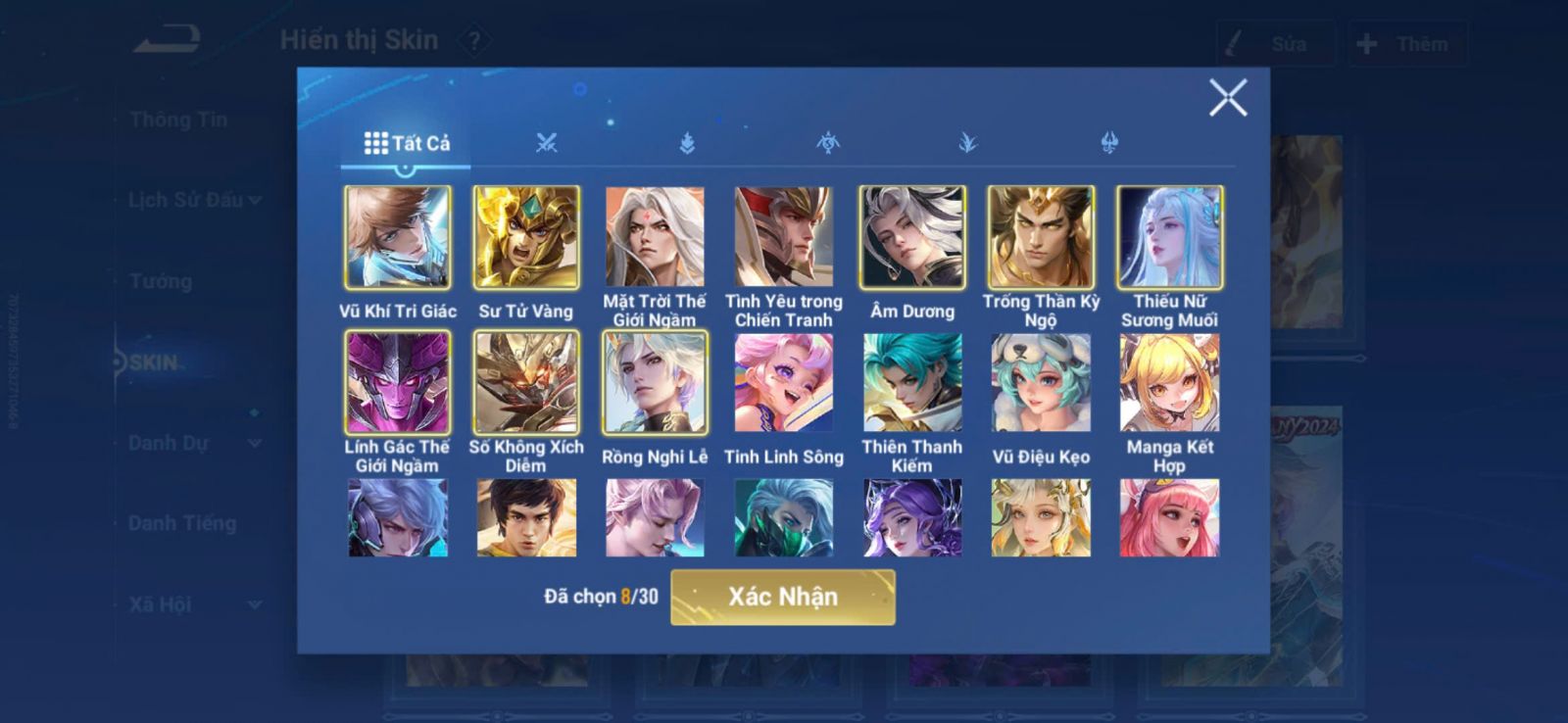The image size is (1568, 723).
Task: Pick the Mặt Trời Thế Giới Ngầm skin
Action: (655, 238)
